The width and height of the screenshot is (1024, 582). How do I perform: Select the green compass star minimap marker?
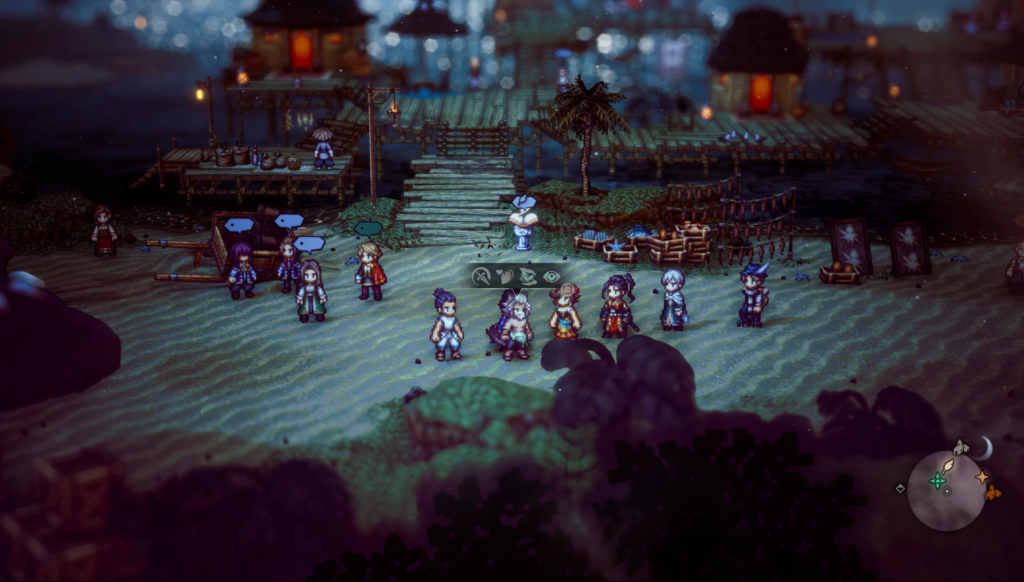tap(937, 481)
